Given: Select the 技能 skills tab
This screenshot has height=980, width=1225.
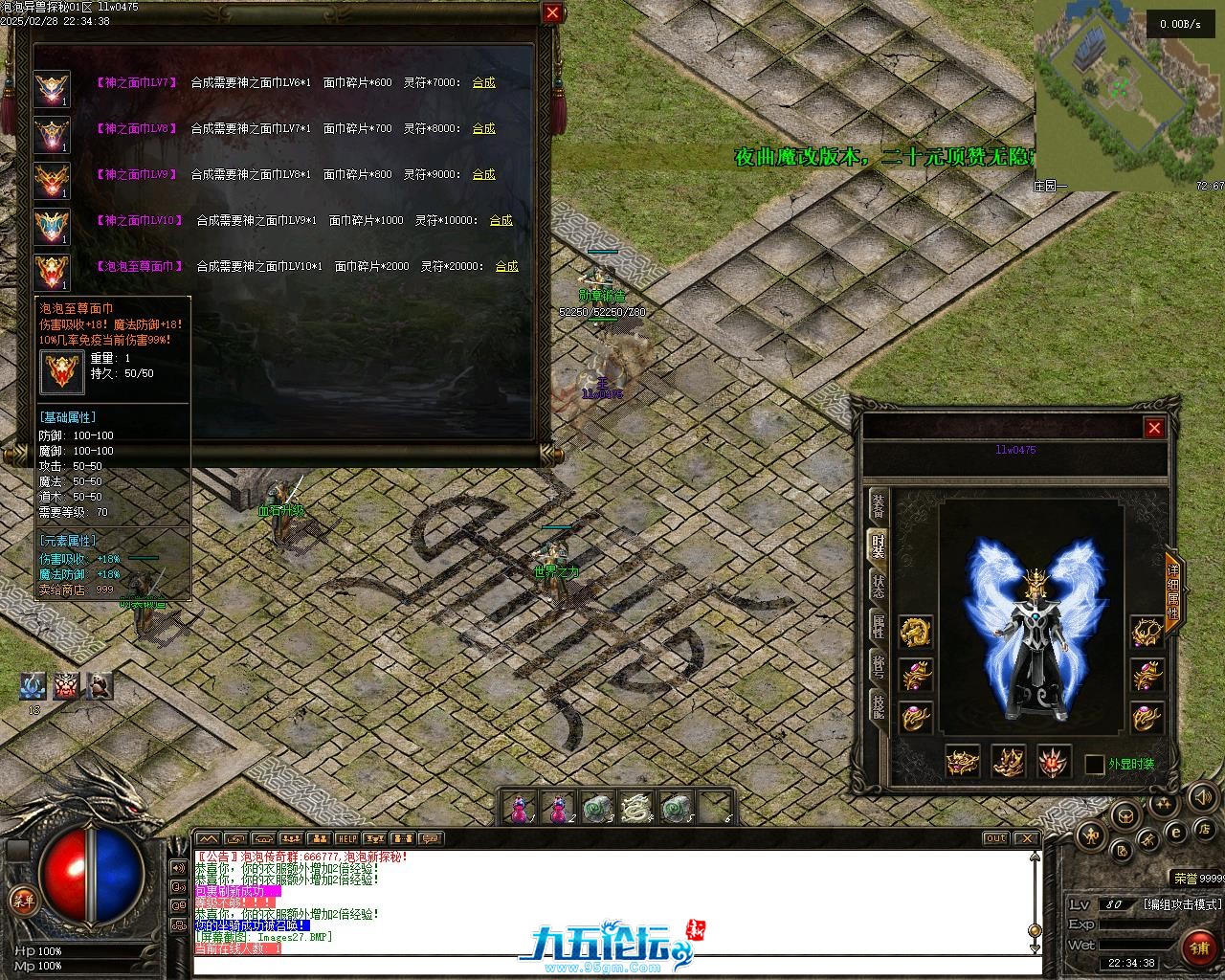Looking at the screenshot, I should pyautogui.click(x=878, y=707).
